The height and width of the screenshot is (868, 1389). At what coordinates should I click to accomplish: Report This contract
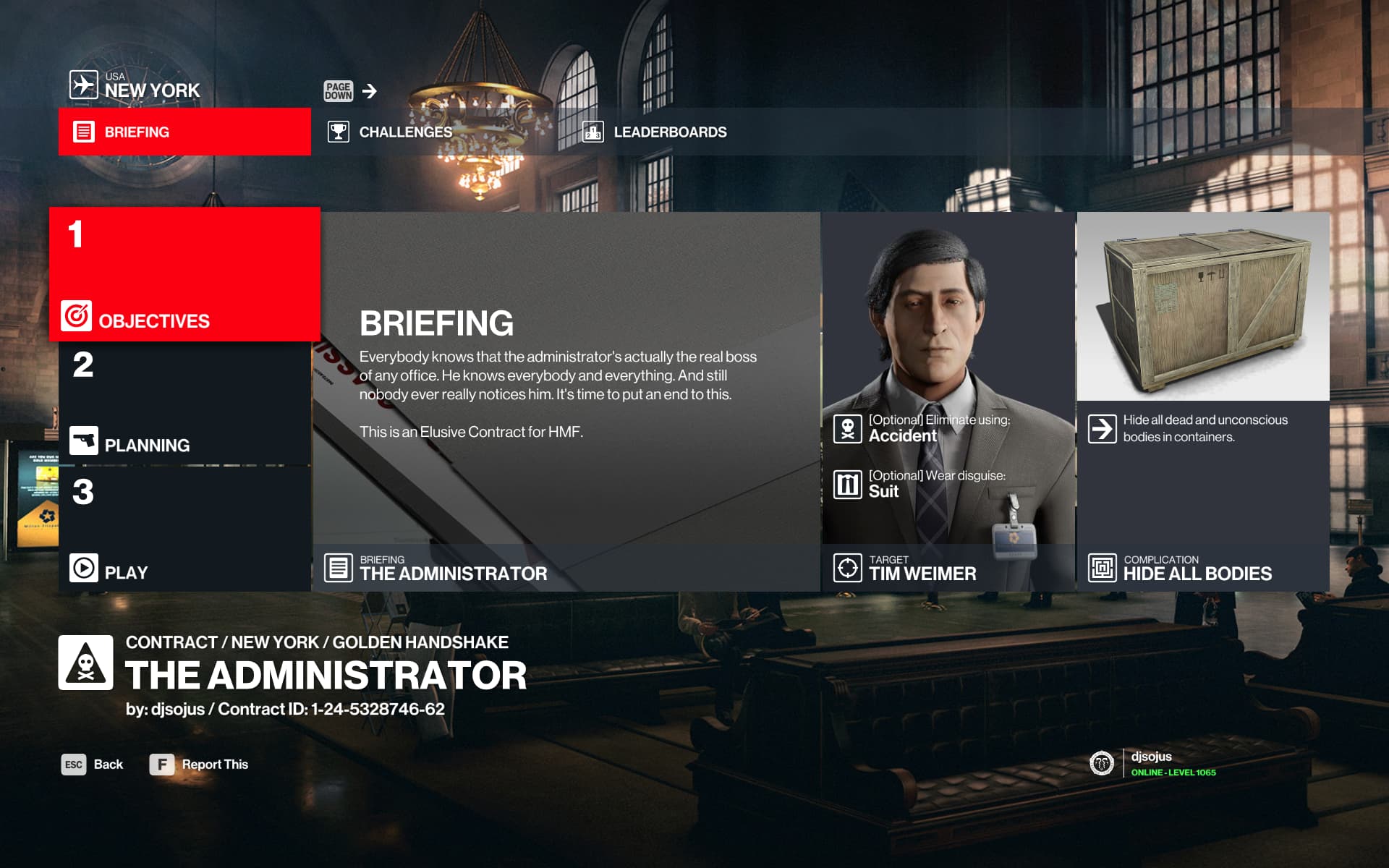(x=199, y=765)
